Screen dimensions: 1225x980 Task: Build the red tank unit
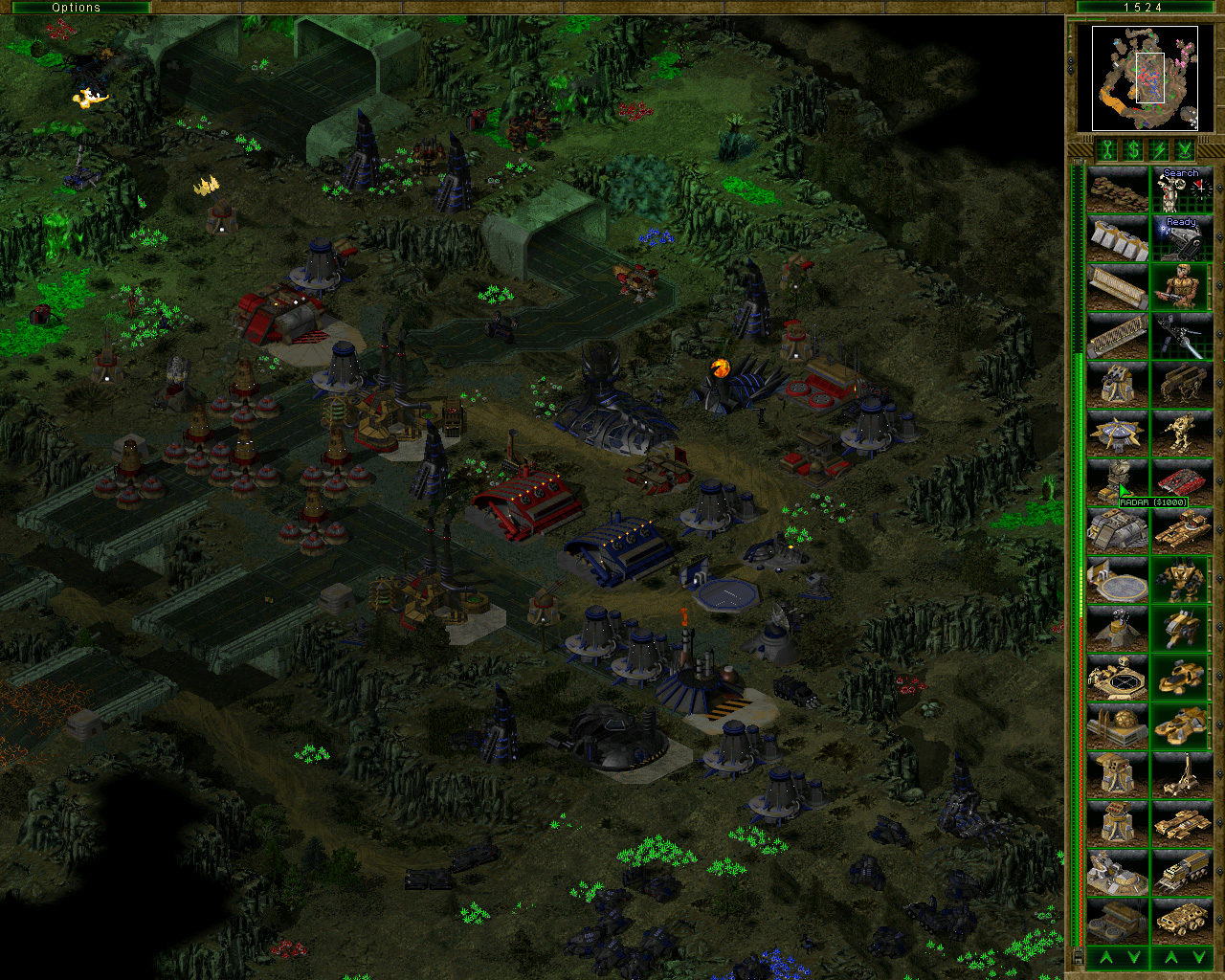(x=1182, y=481)
